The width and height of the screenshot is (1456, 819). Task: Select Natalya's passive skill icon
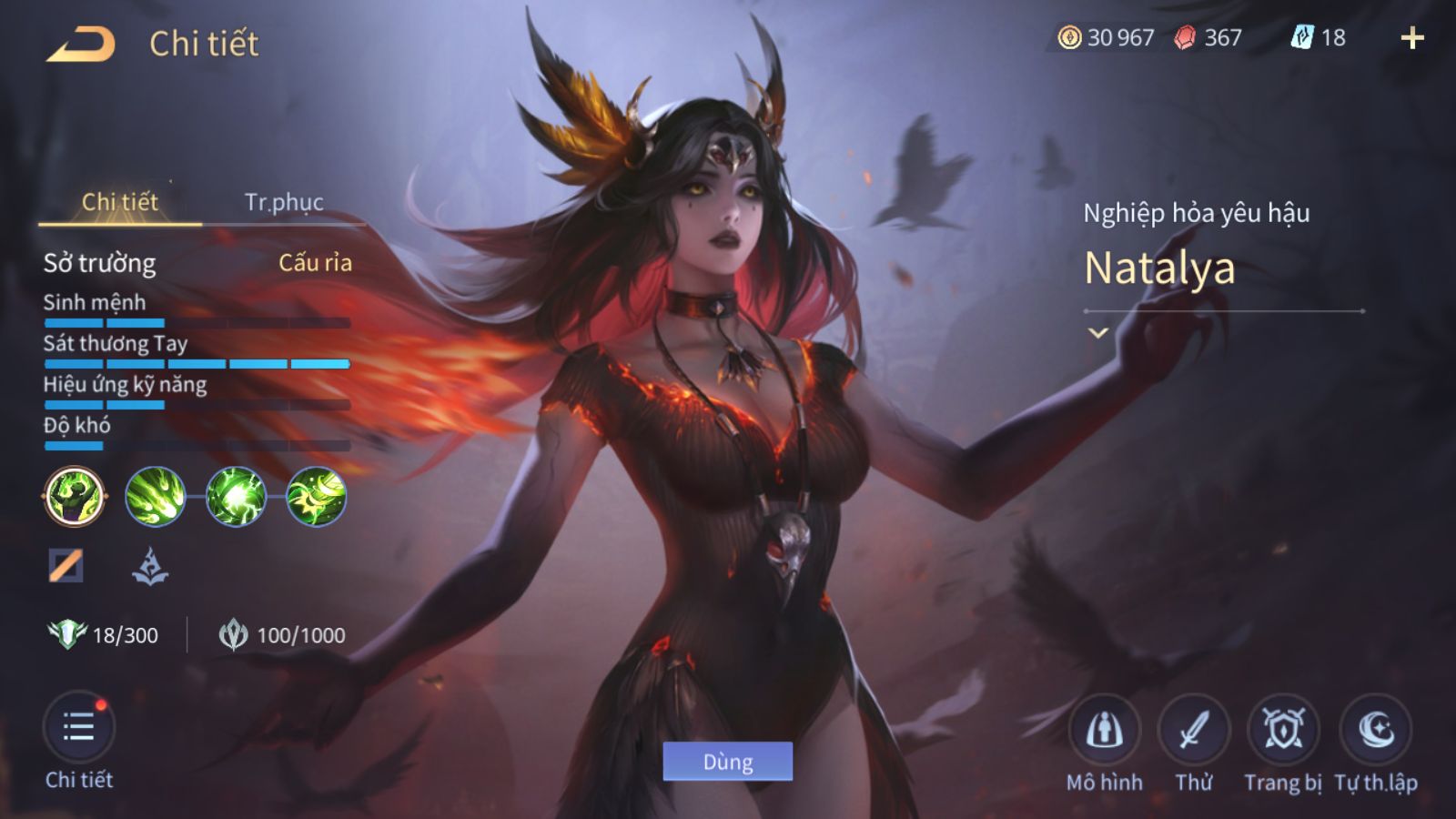(75, 497)
